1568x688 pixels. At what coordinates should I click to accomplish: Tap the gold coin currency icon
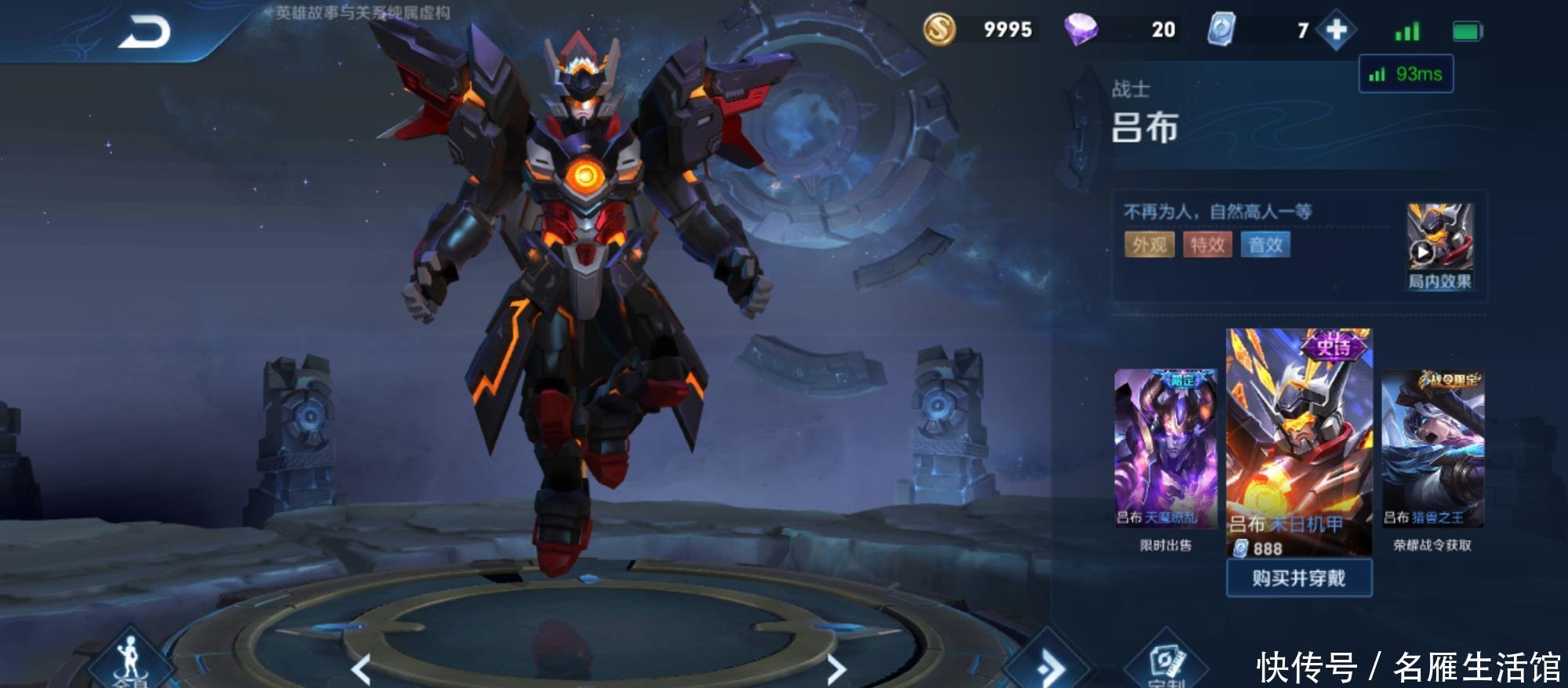939,30
